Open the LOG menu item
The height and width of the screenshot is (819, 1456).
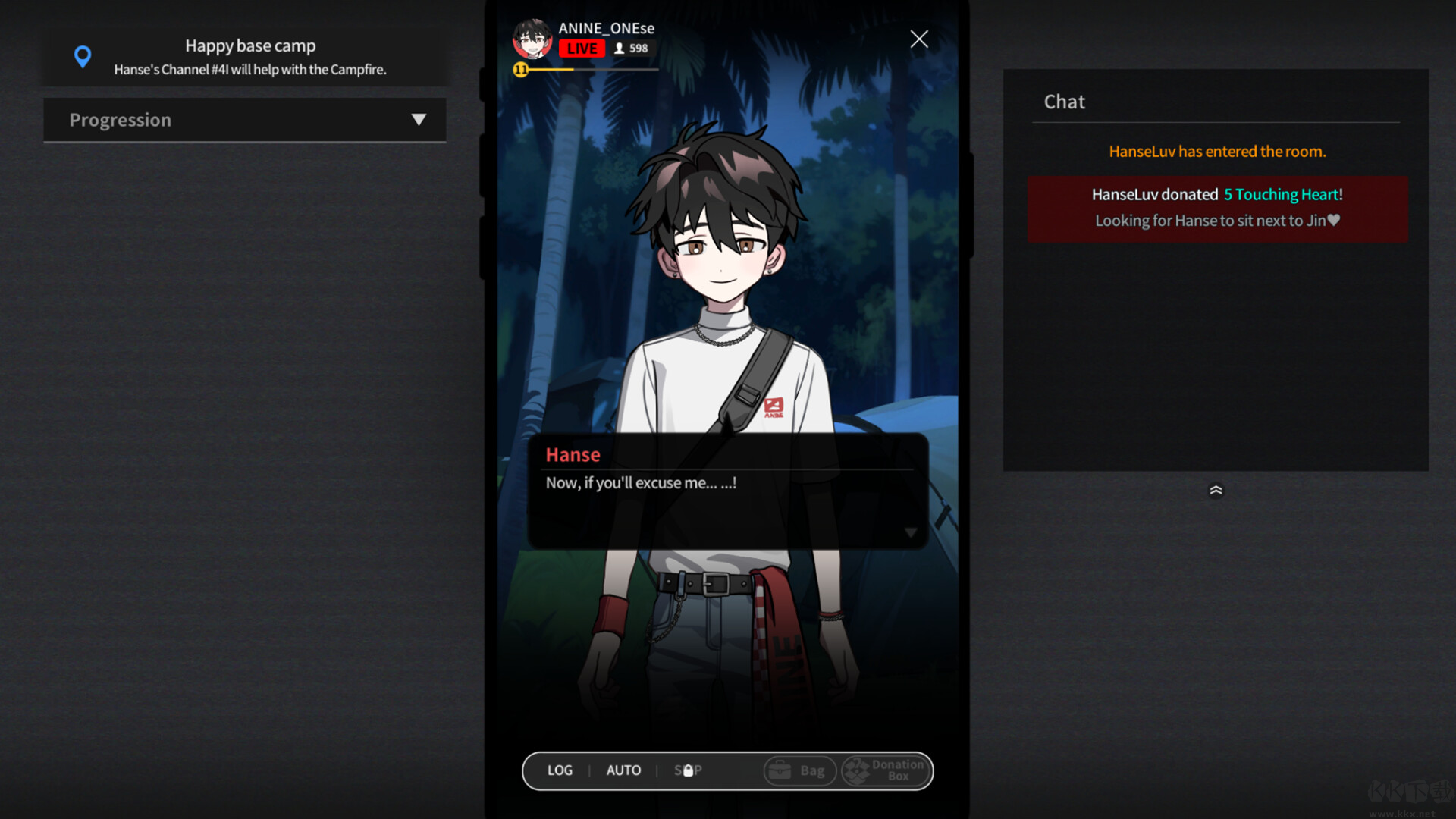point(560,770)
